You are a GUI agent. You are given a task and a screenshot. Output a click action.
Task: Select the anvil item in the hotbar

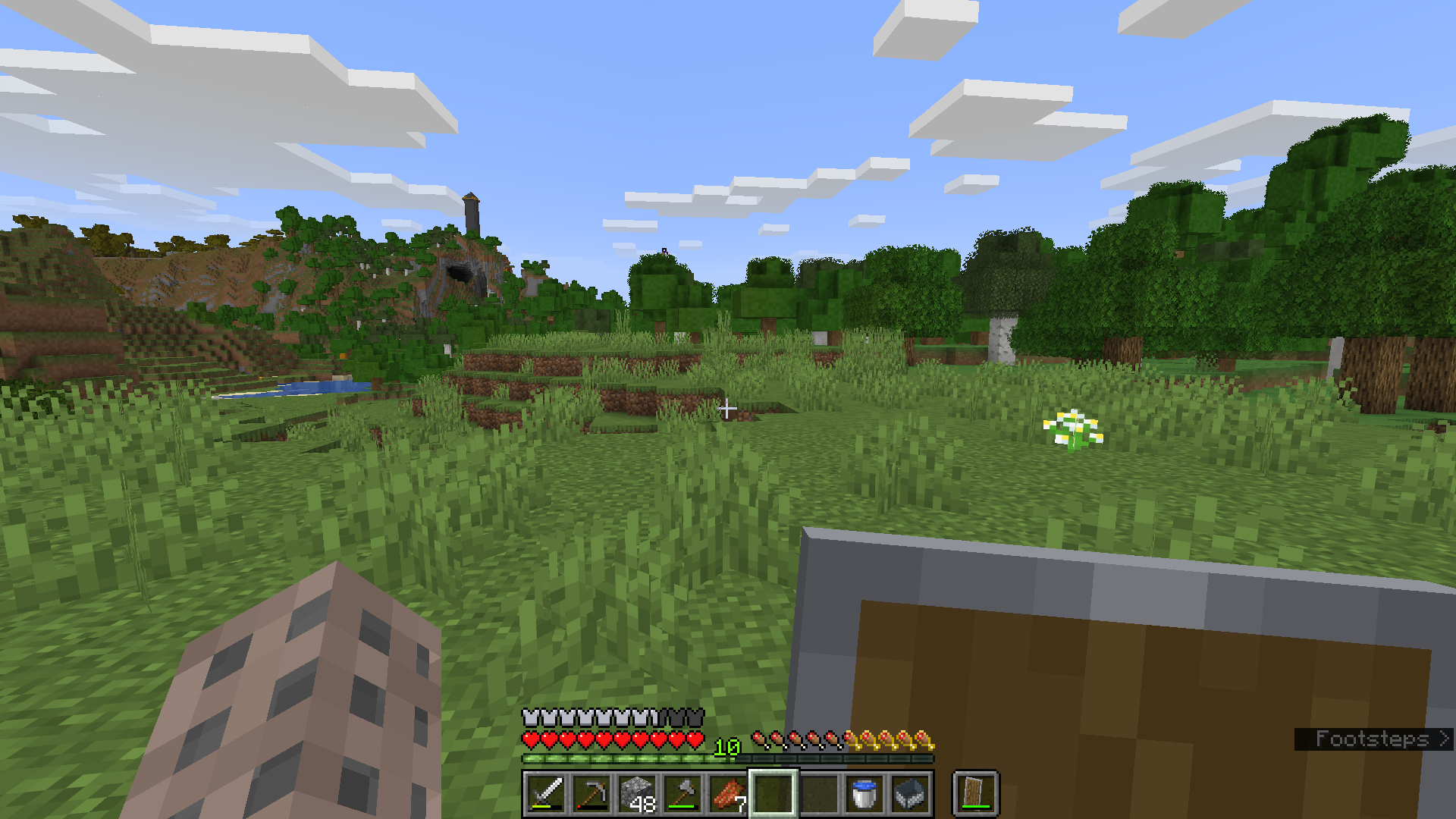click(x=908, y=793)
